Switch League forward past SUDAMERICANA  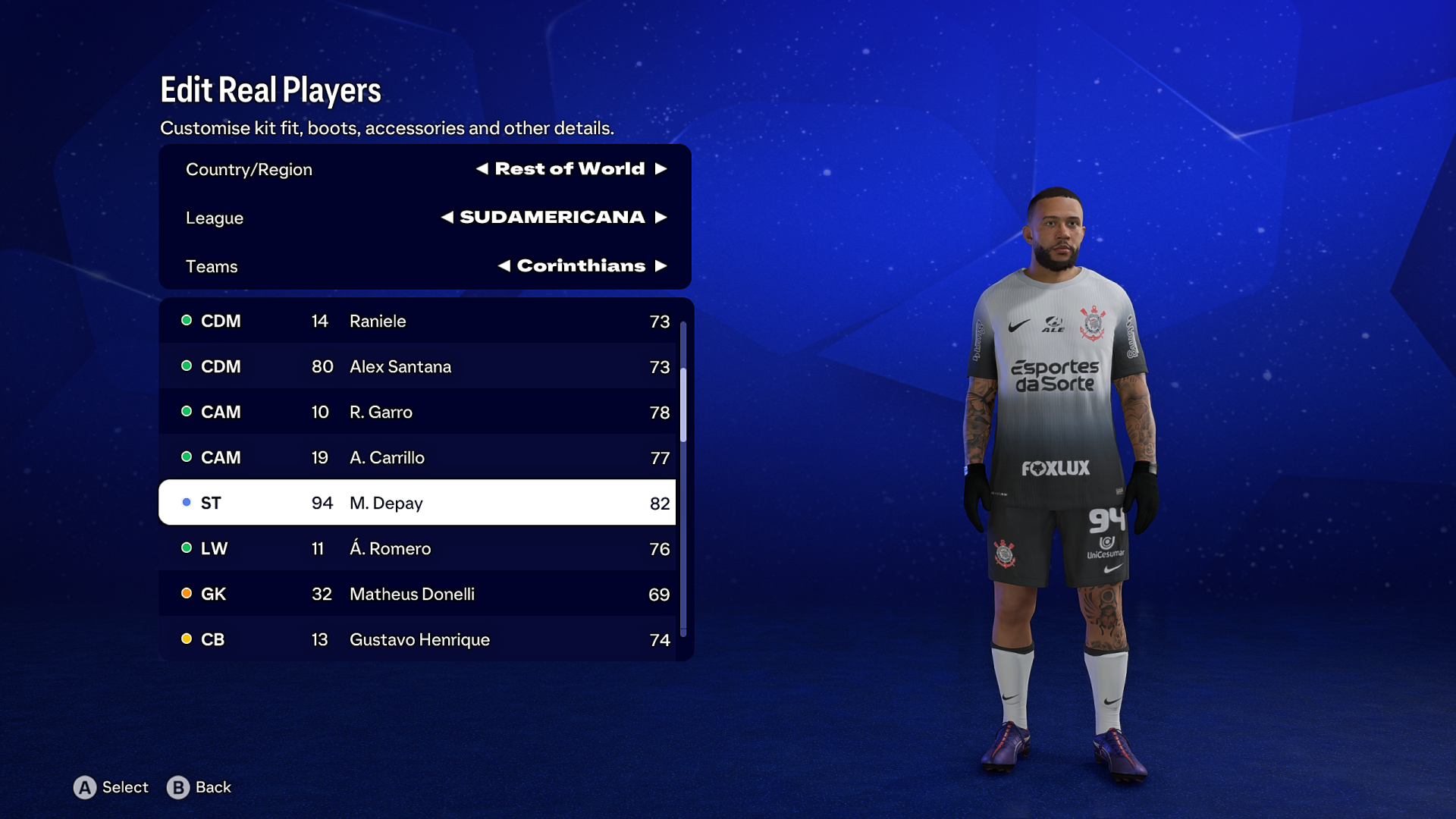[661, 218]
